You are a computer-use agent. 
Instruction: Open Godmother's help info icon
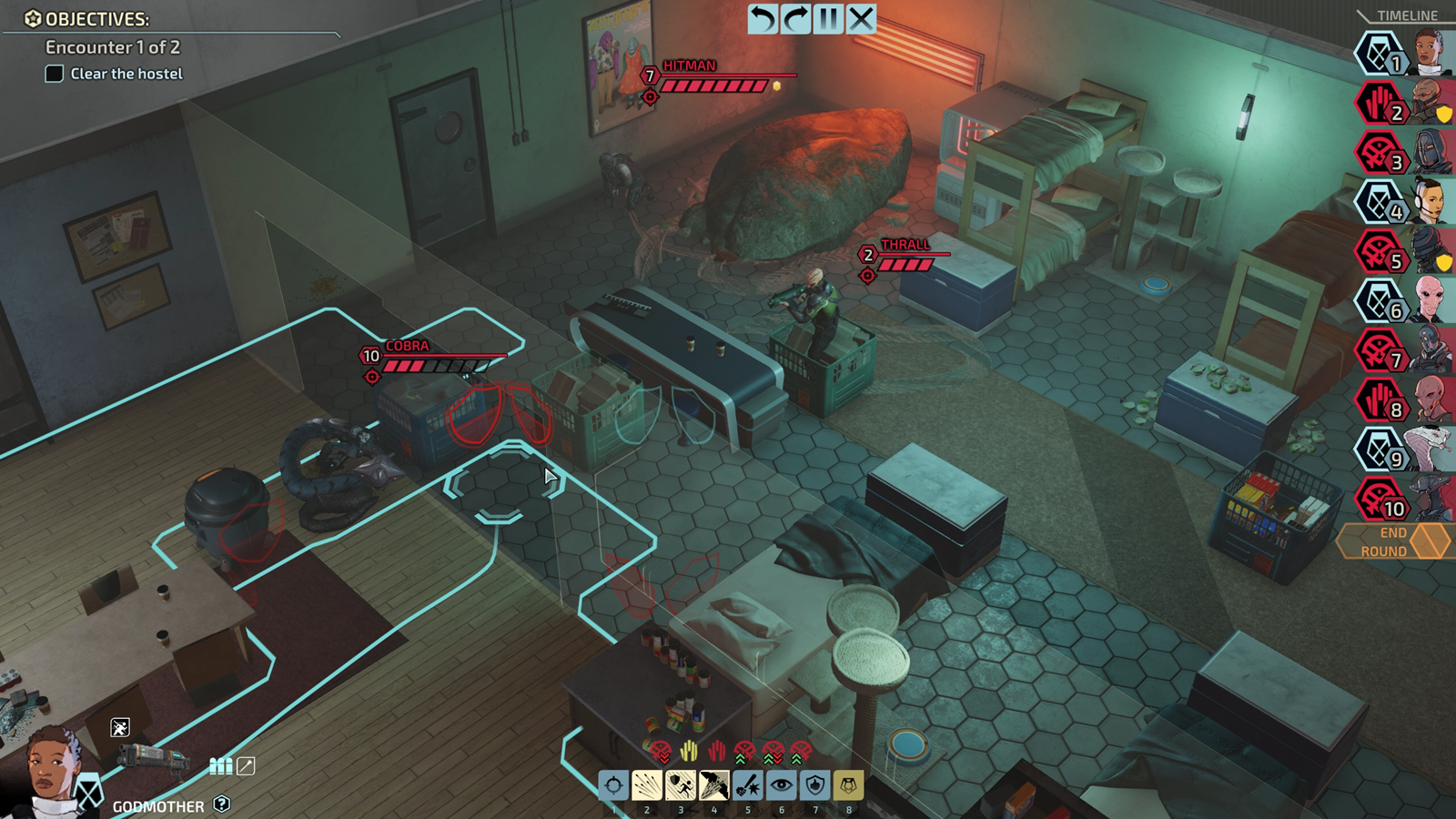coord(222,804)
